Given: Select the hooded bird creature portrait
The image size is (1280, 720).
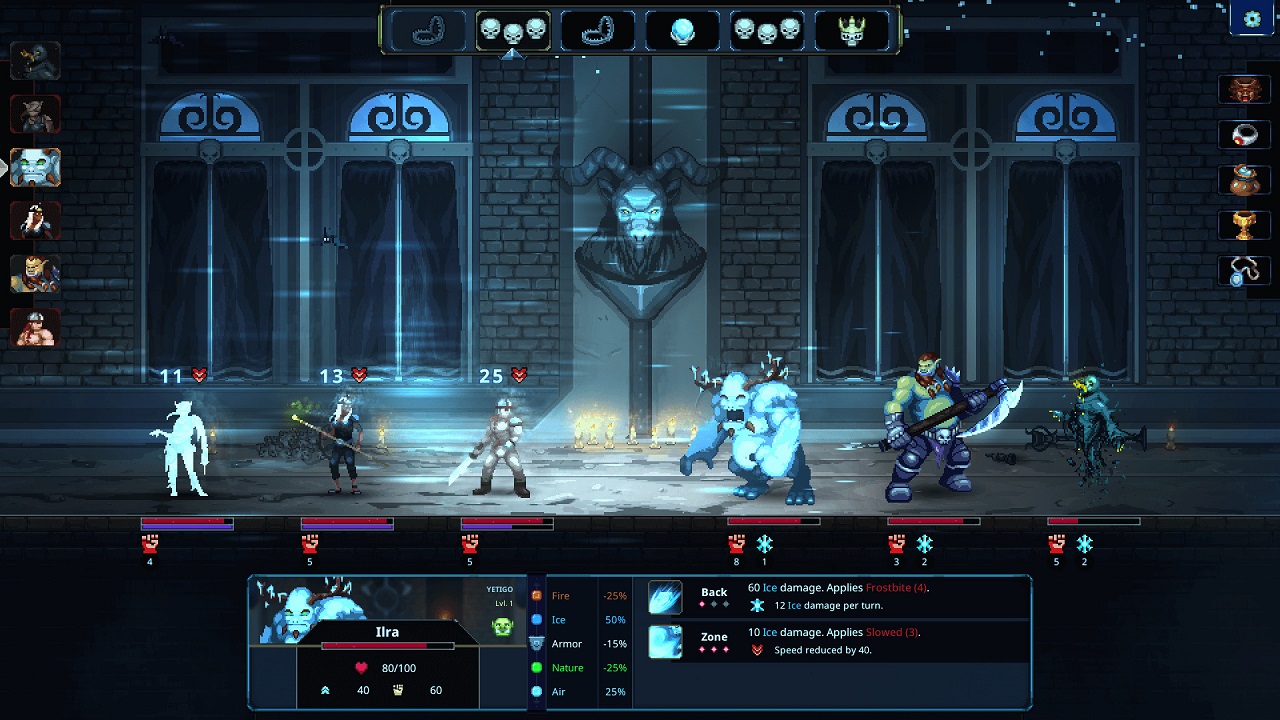Looking at the screenshot, I should tap(35, 62).
